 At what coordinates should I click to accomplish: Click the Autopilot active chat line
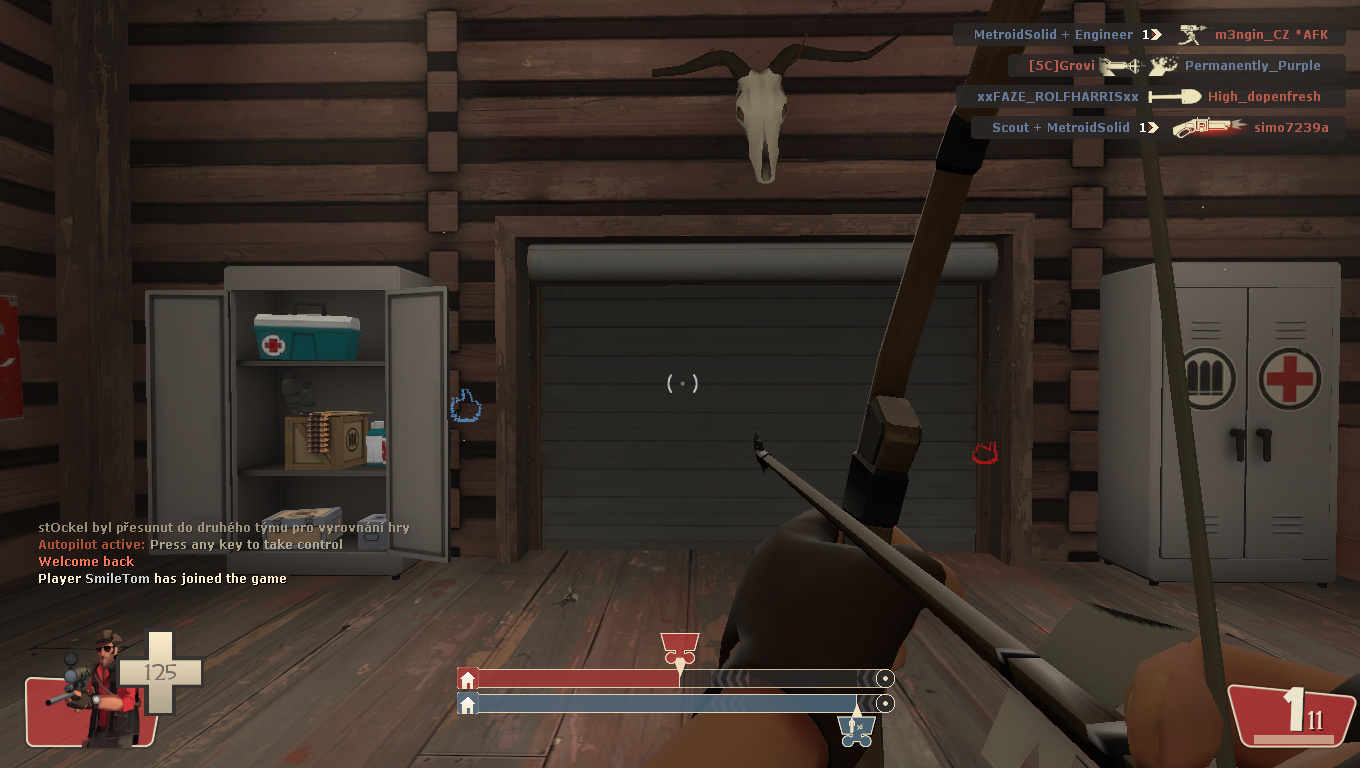190,545
